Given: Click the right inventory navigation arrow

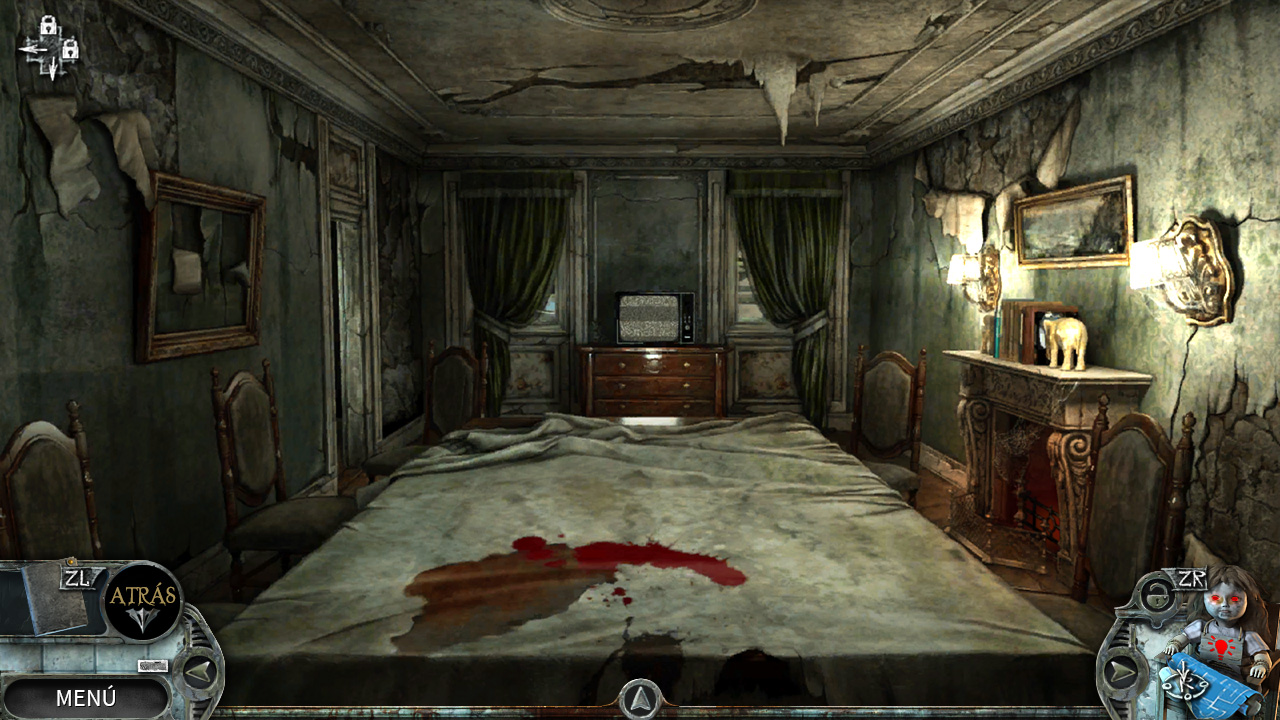Looking at the screenshot, I should click(1120, 670).
